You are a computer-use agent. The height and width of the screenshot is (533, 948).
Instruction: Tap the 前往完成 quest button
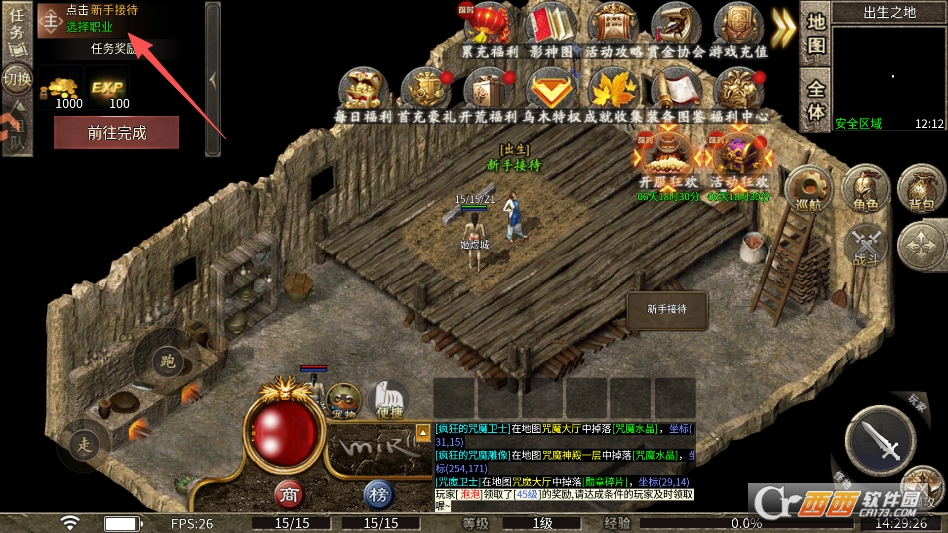[x=116, y=132]
